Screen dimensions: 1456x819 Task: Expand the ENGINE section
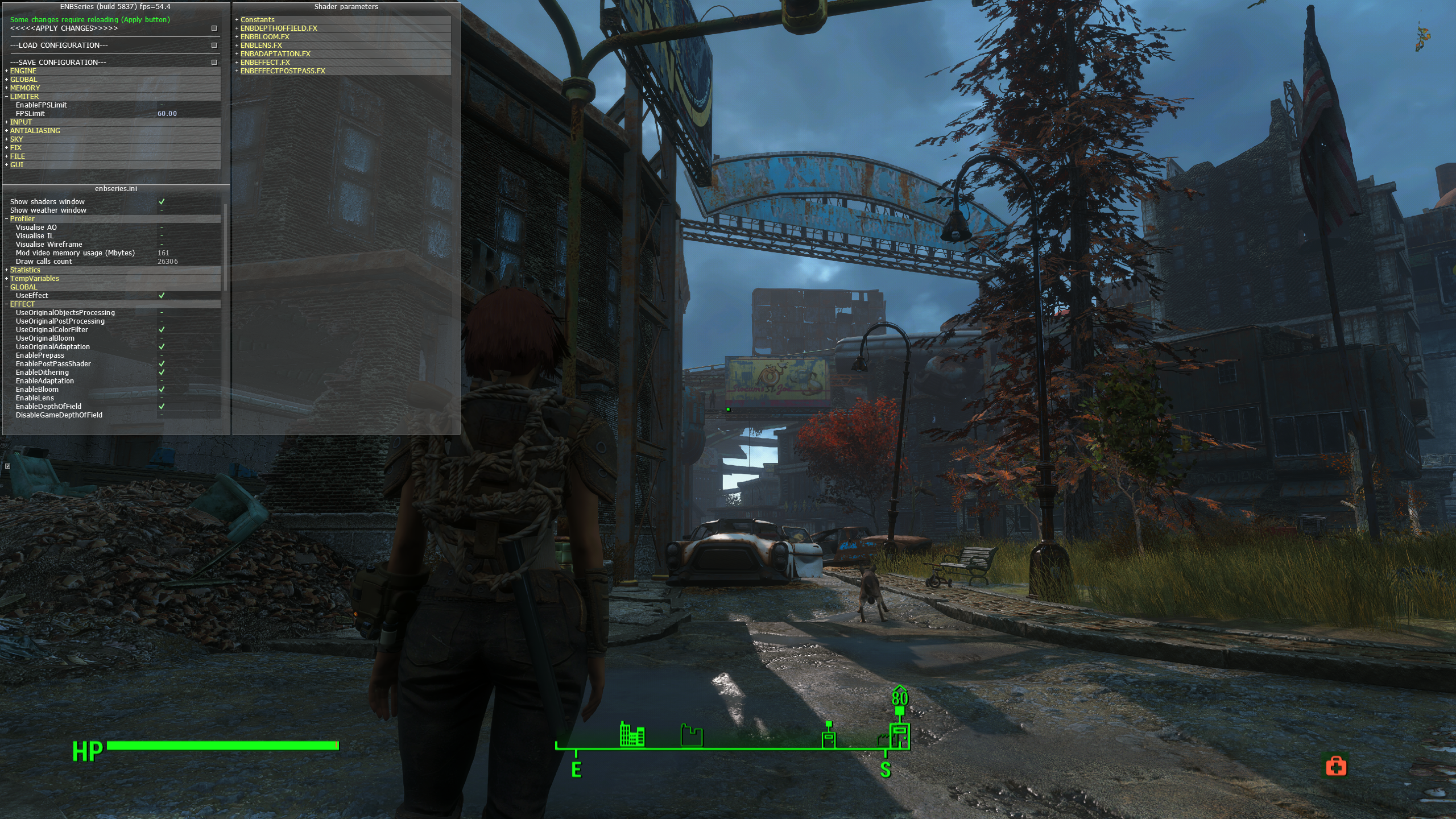[23, 71]
